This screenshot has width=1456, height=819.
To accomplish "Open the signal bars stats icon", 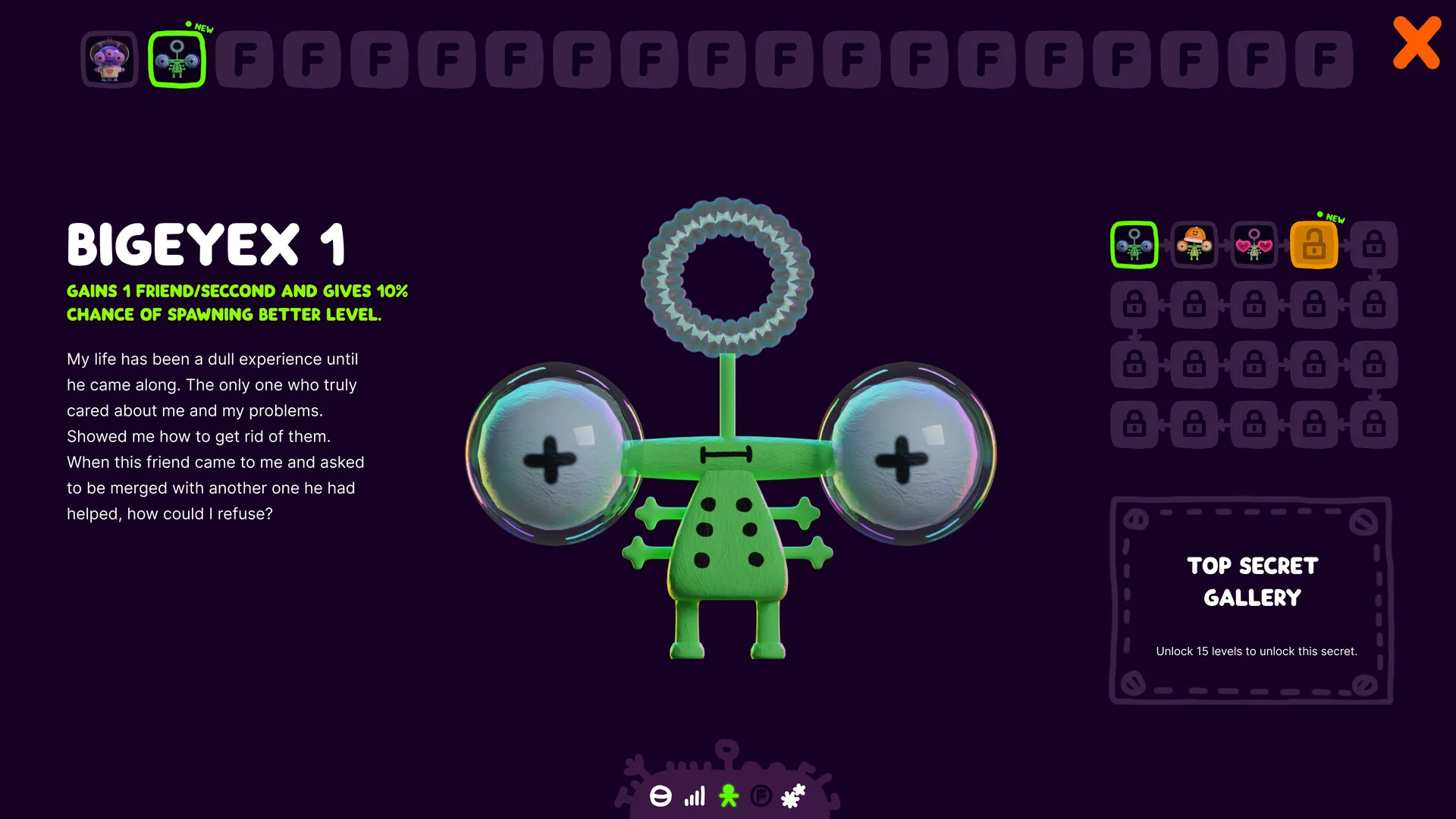I will 695,796.
